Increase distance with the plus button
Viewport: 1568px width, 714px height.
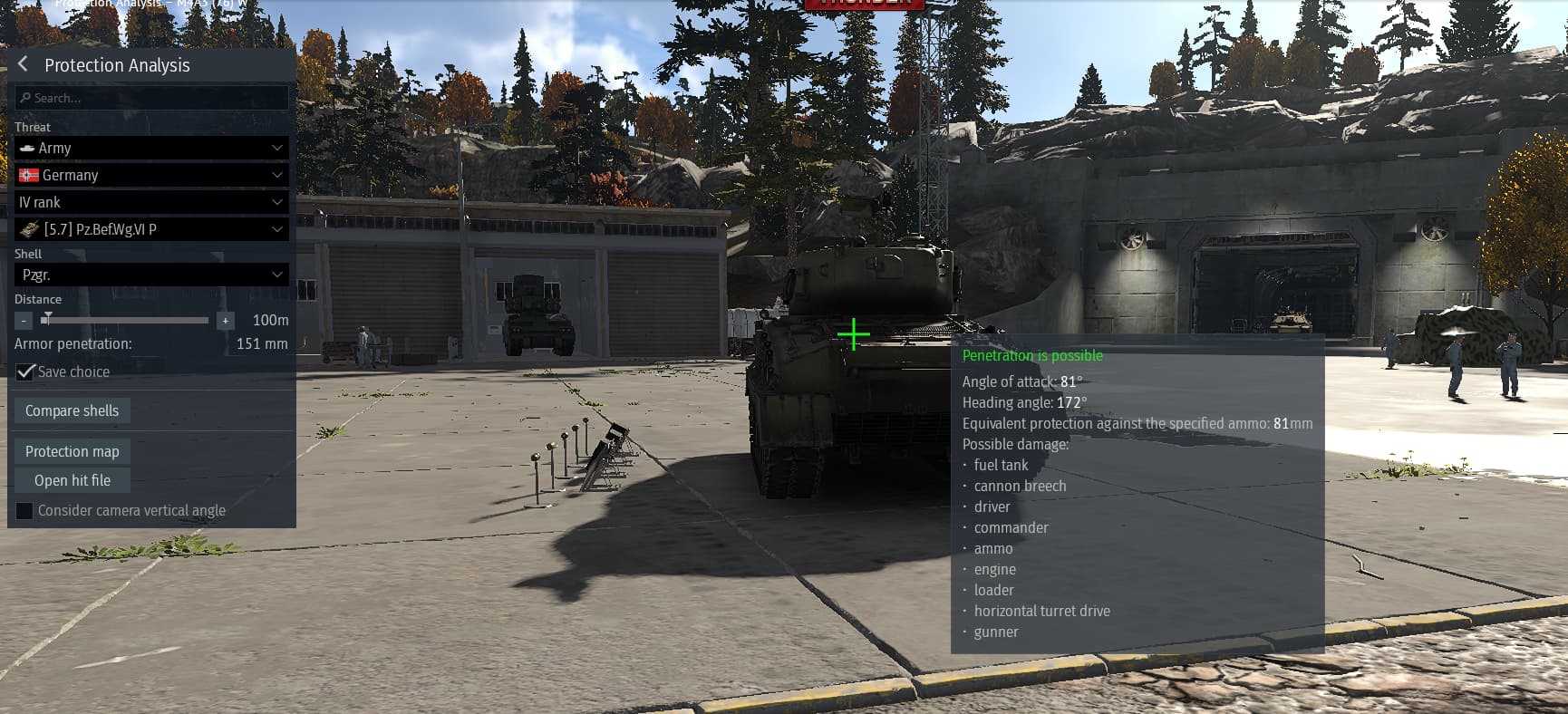[x=226, y=321]
